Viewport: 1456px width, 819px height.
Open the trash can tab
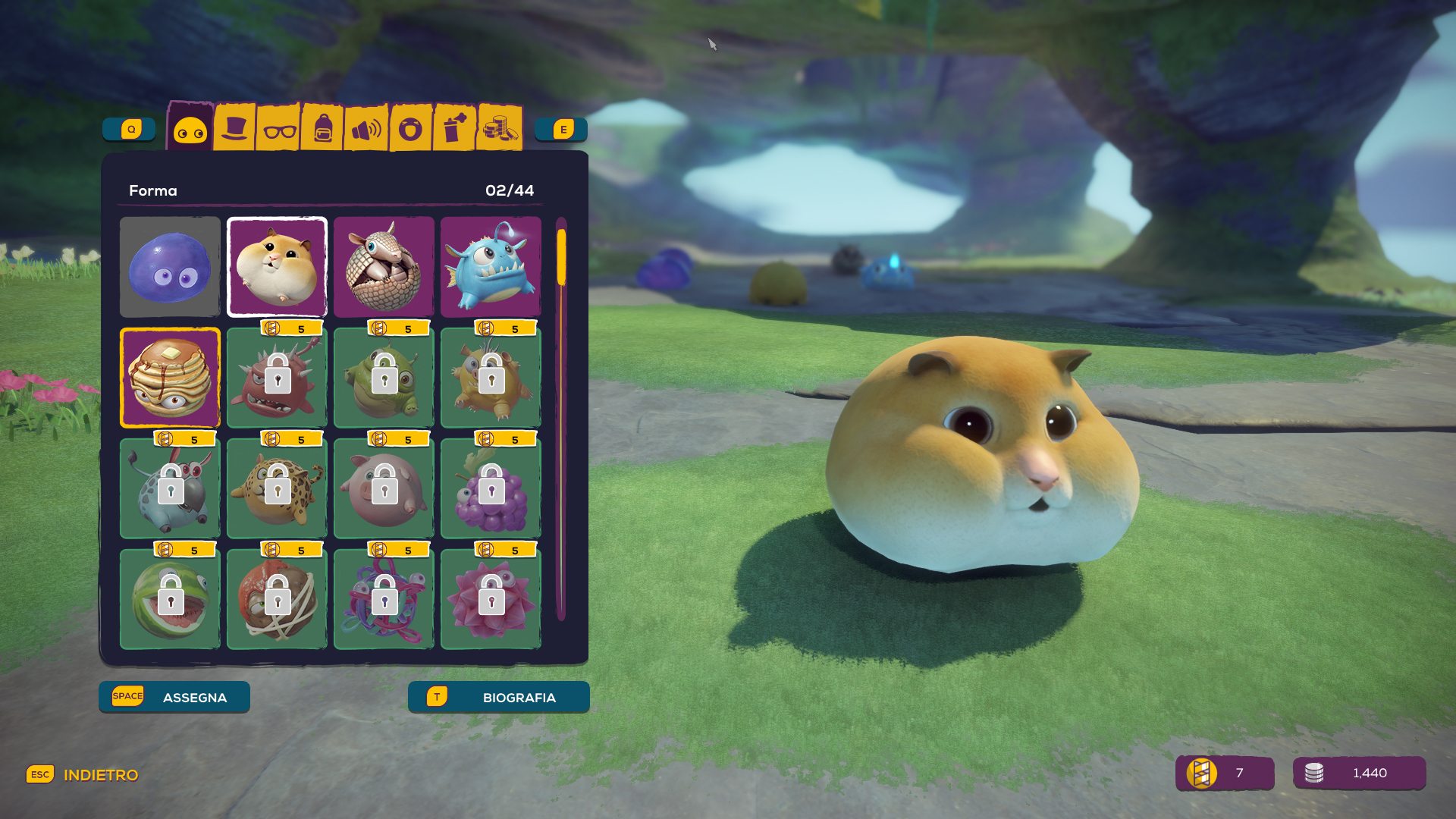455,127
